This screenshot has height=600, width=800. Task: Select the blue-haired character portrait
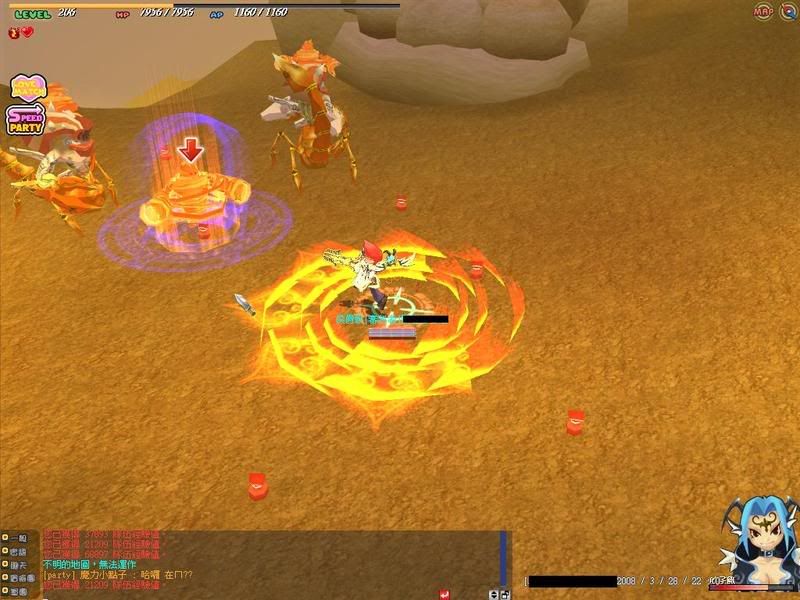pos(757,545)
